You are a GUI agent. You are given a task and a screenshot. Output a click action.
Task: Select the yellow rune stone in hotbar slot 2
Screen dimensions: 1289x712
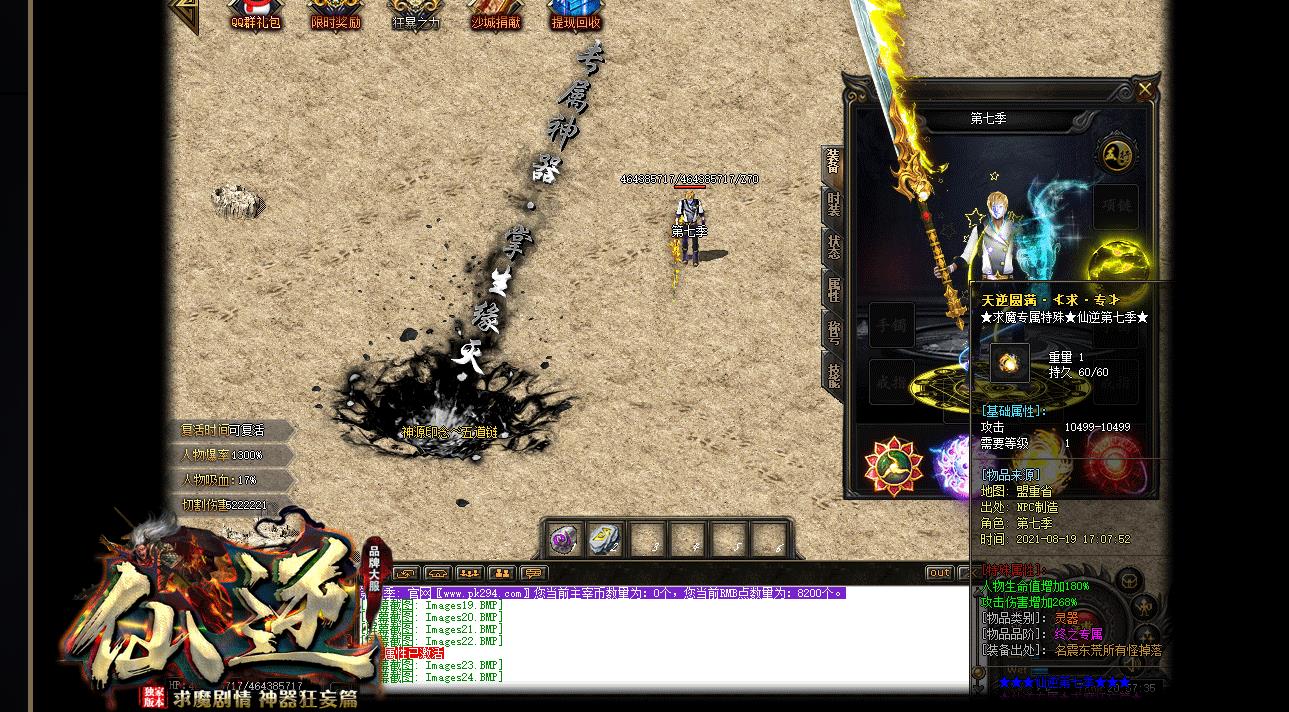[604, 539]
